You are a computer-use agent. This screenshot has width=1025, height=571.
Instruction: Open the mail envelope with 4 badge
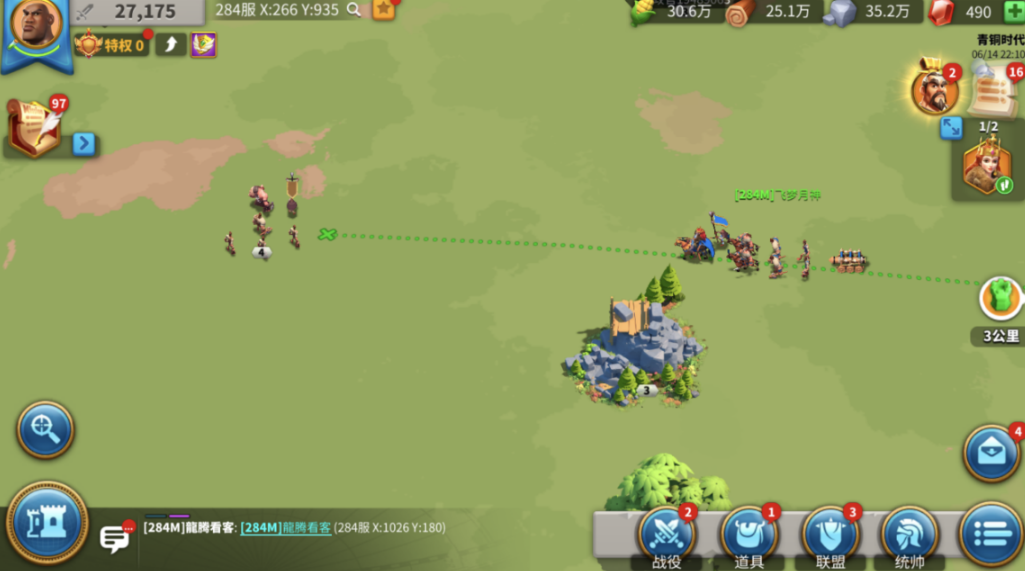click(991, 453)
